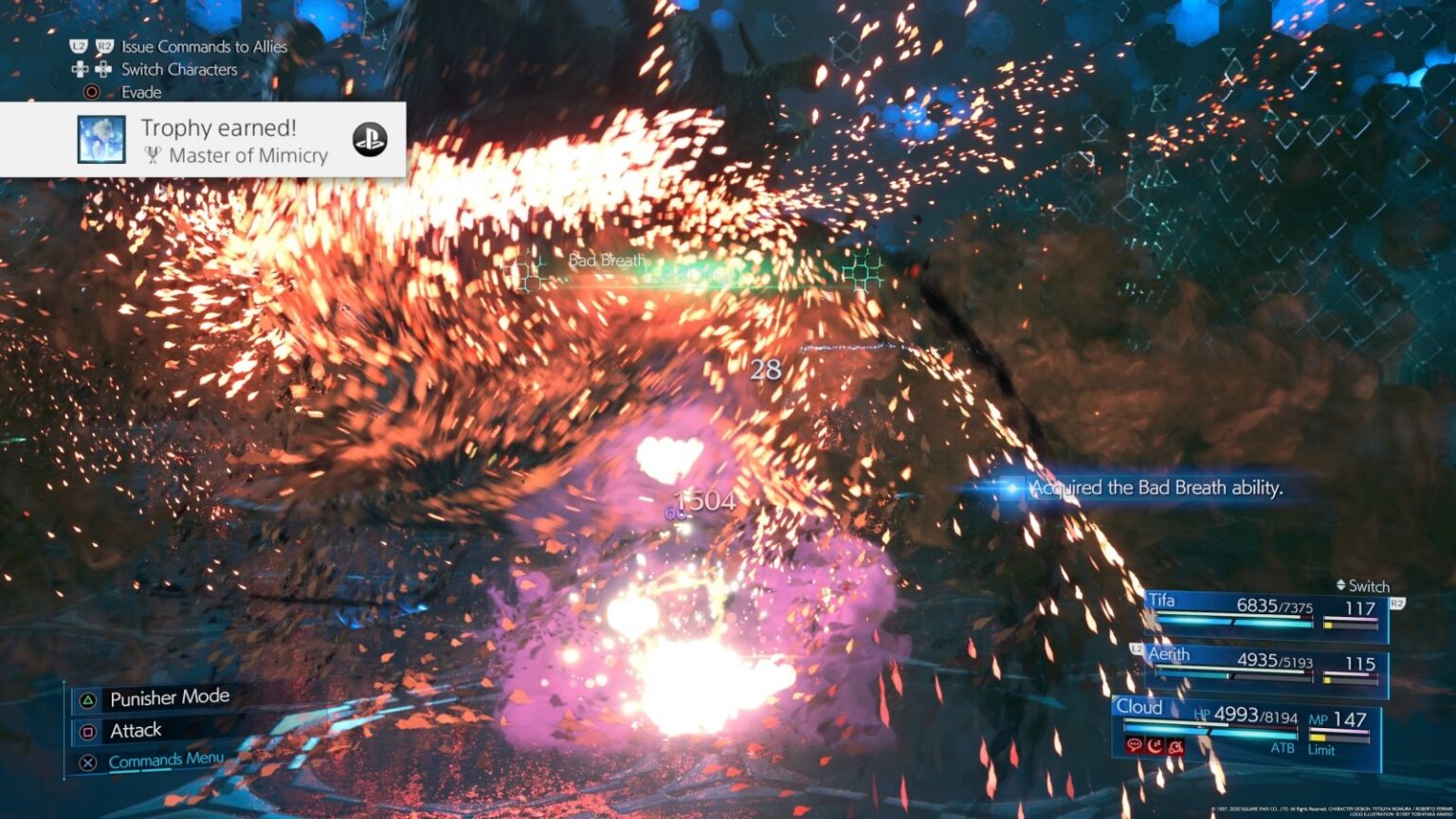The width and height of the screenshot is (1456, 819).
Task: Click the PlayStation logo in the trophy notification
Action: [x=369, y=138]
